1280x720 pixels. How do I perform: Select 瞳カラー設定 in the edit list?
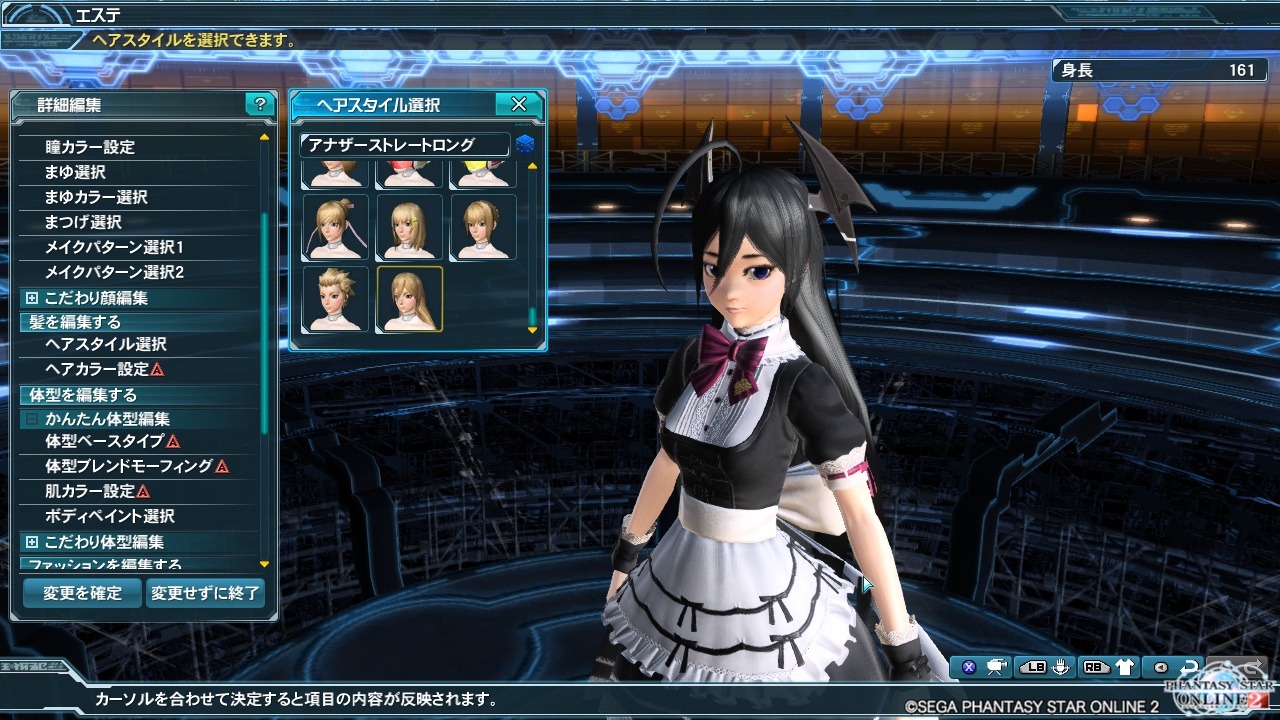[90, 147]
